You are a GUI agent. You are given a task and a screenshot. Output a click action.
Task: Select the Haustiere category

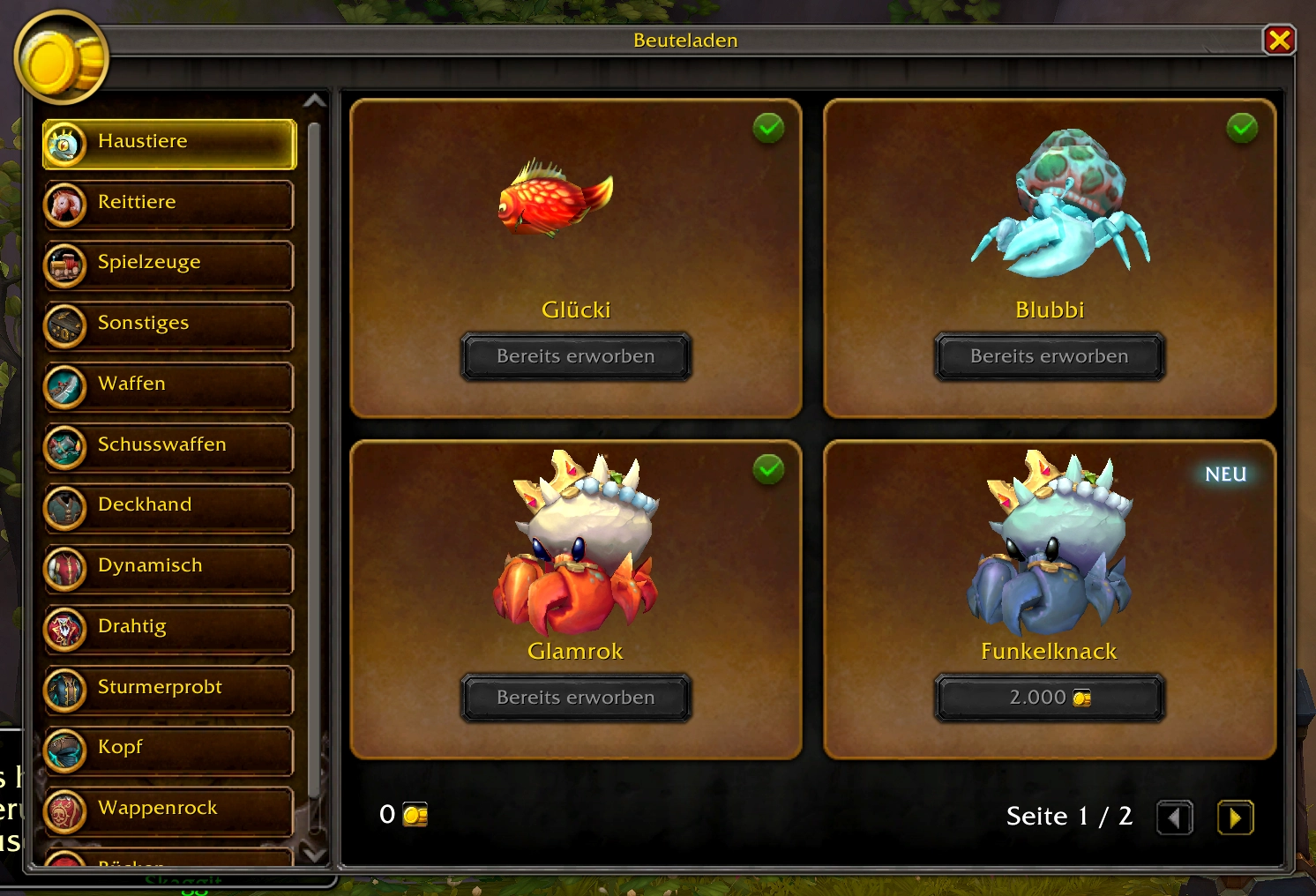tap(169, 143)
